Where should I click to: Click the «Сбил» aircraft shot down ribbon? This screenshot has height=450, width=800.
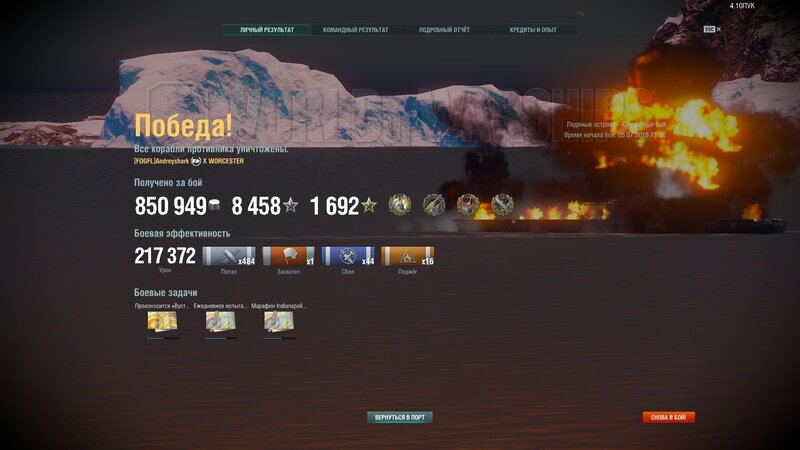pyautogui.click(x=348, y=257)
